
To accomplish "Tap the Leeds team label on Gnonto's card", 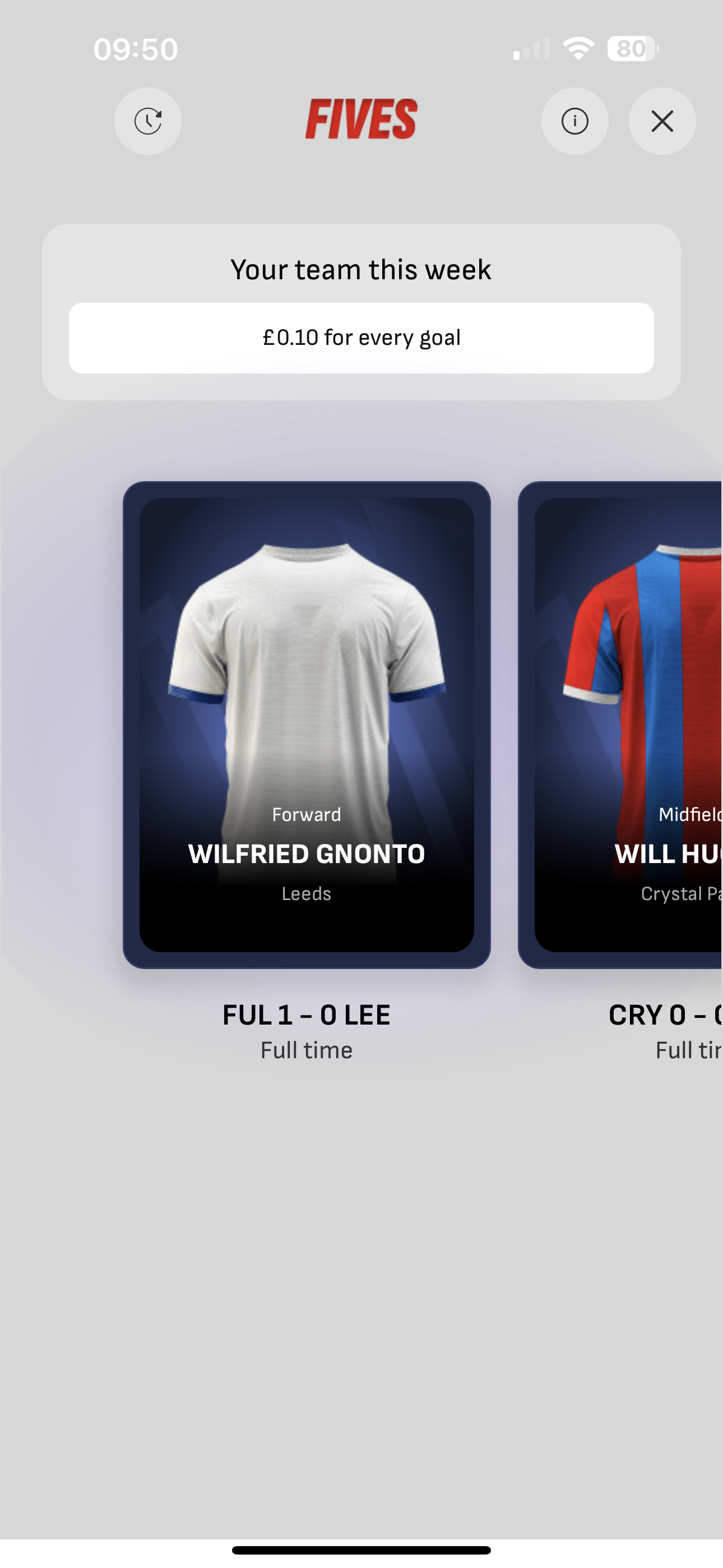I will coord(306,893).
